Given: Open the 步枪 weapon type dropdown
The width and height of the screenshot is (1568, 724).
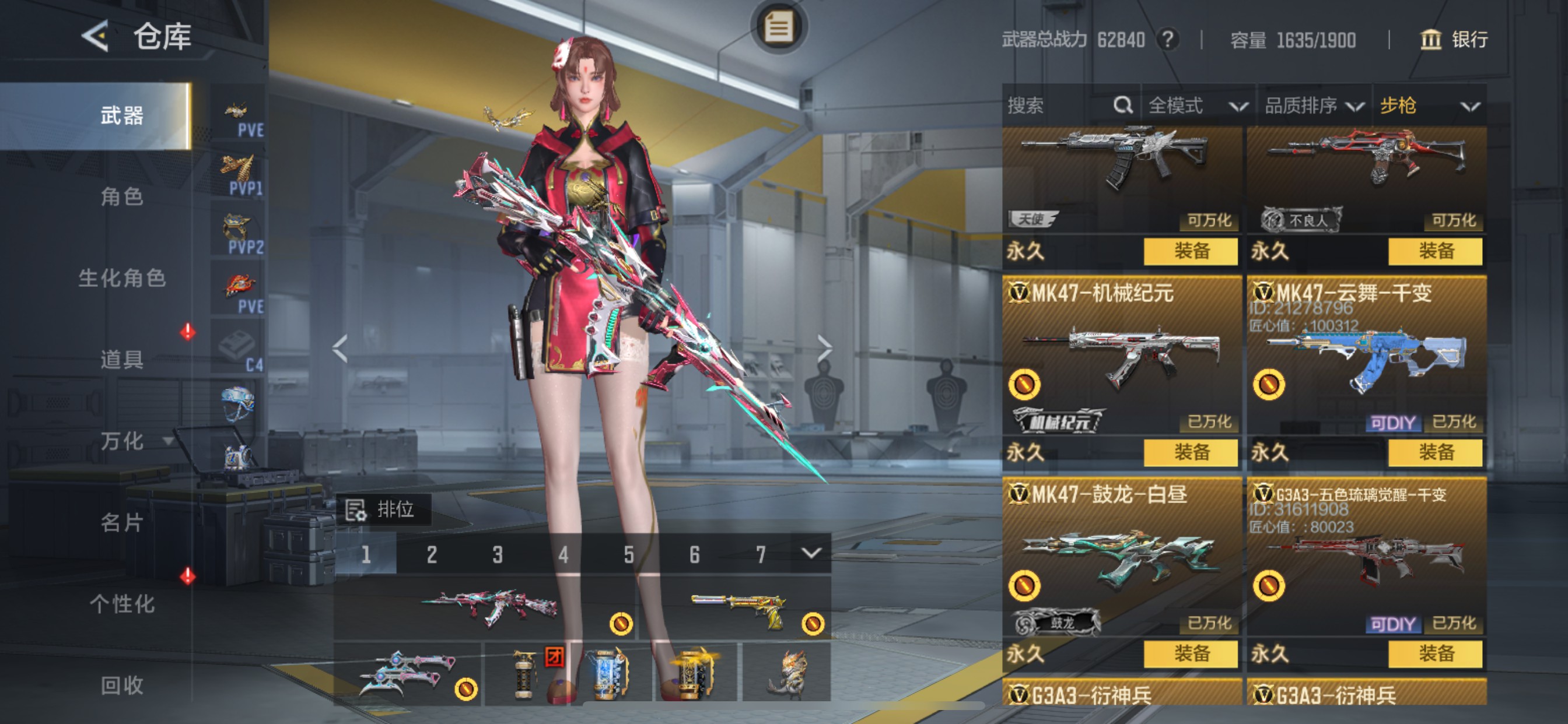Looking at the screenshot, I should click(x=1429, y=106).
